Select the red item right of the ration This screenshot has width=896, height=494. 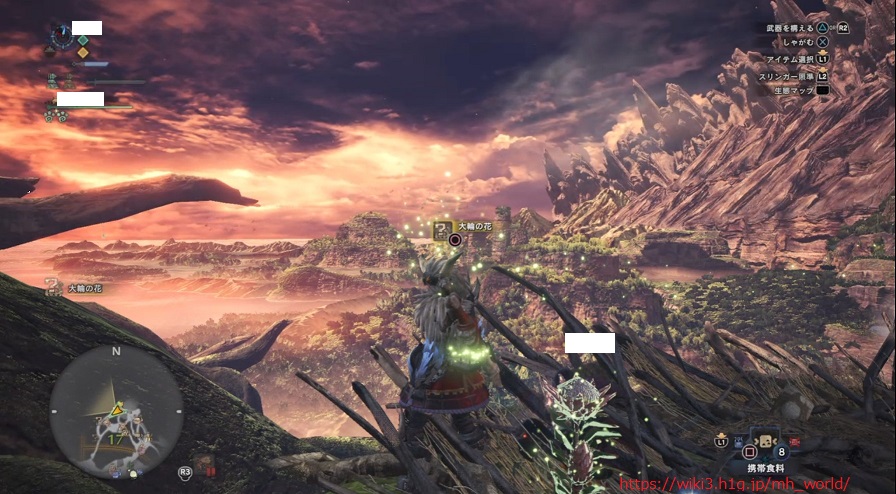795,440
